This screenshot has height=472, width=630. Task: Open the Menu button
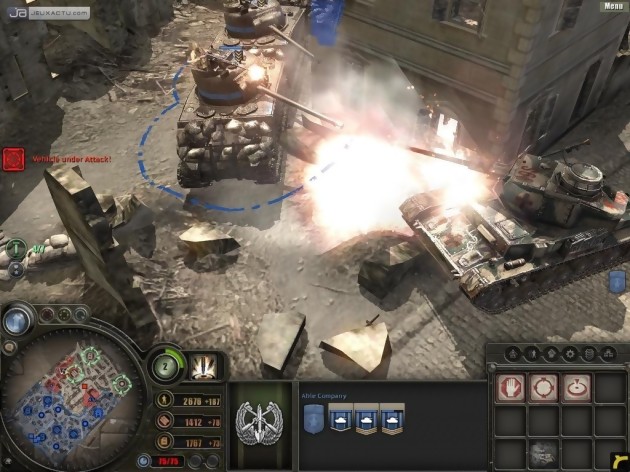(x=612, y=6)
